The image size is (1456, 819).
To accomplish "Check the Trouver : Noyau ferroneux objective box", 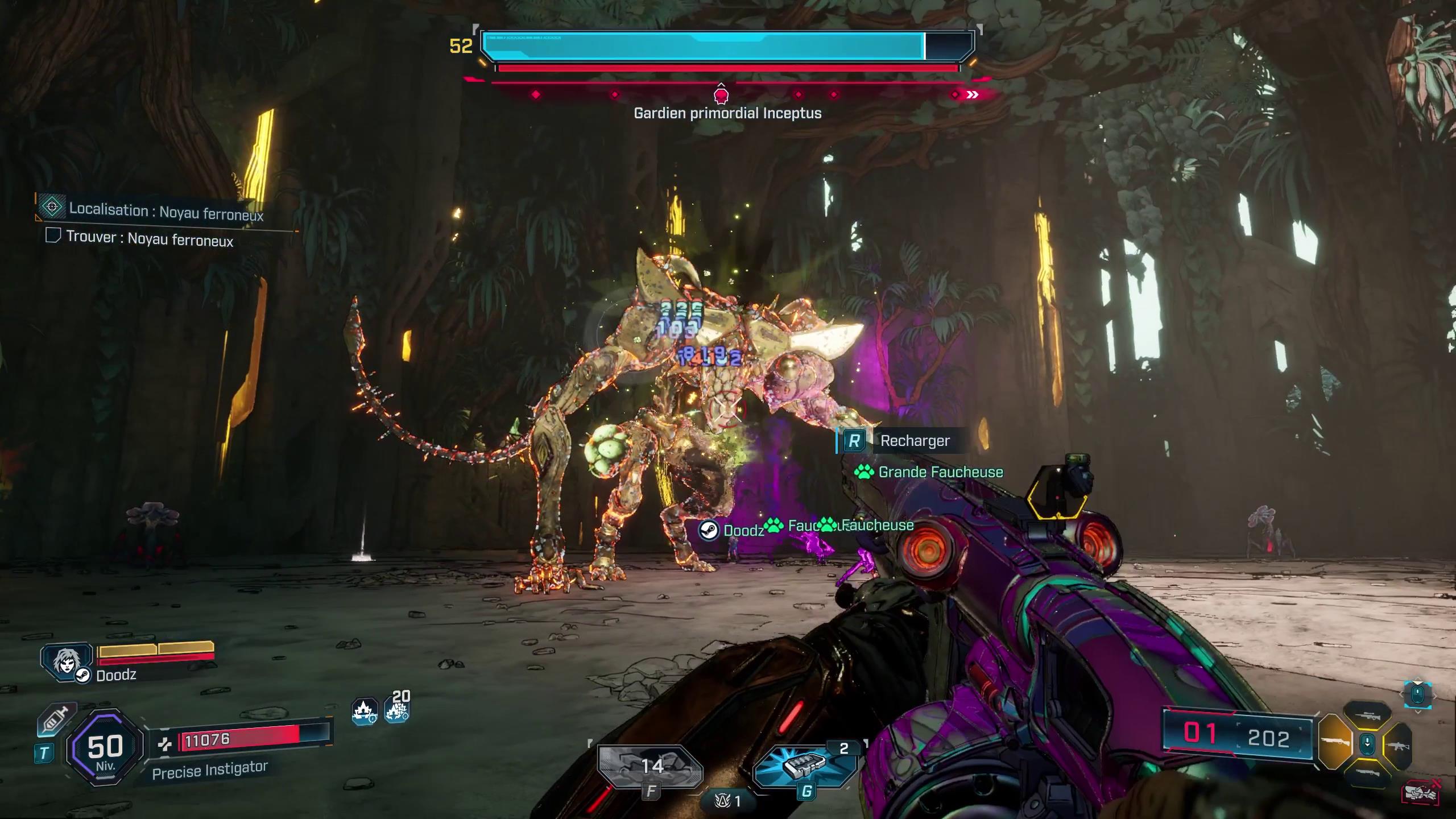I will [x=53, y=241].
